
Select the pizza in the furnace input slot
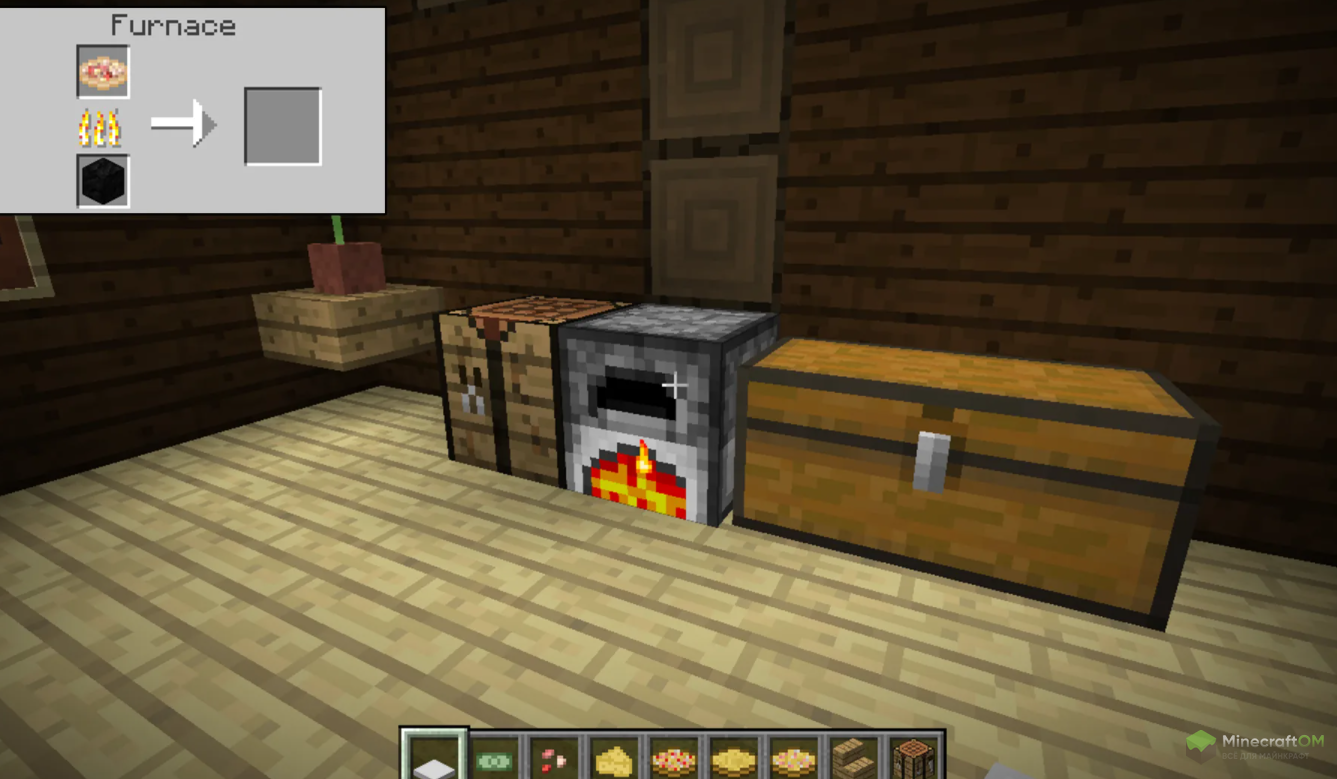tap(103, 71)
